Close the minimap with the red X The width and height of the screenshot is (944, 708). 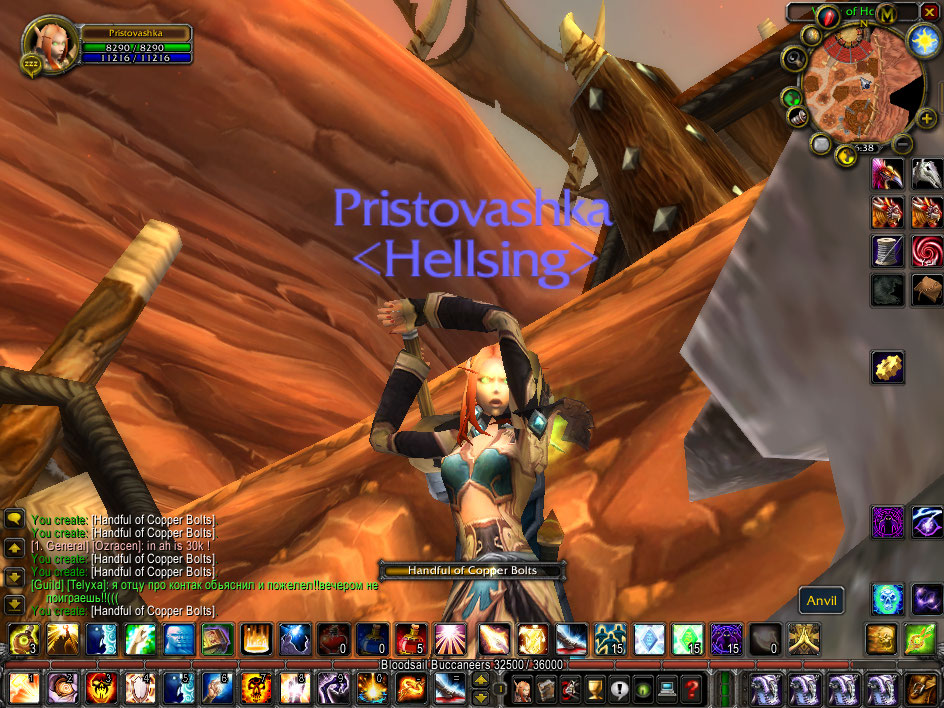[929, 12]
